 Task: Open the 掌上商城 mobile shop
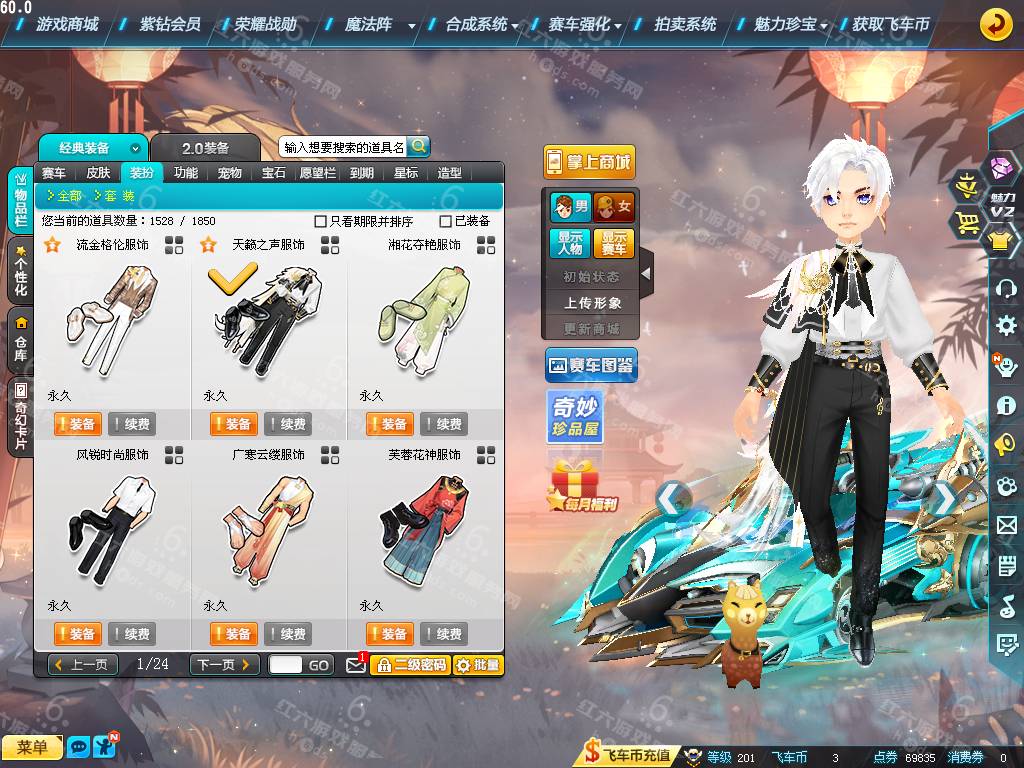[x=589, y=162]
